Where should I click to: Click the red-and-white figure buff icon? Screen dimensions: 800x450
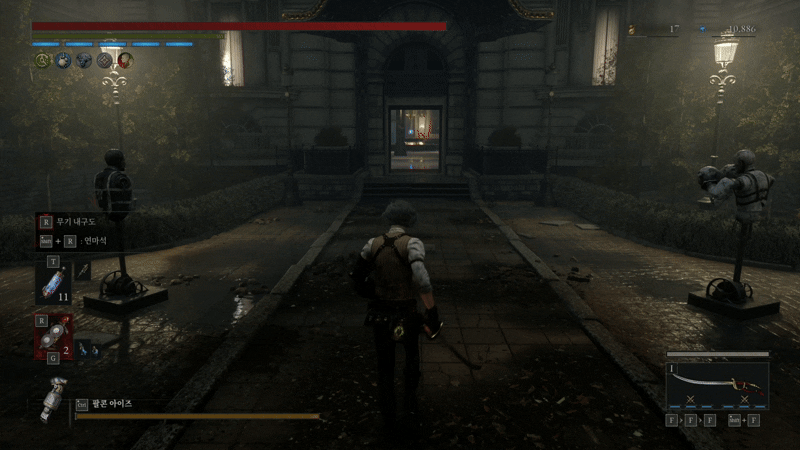[x=124, y=61]
